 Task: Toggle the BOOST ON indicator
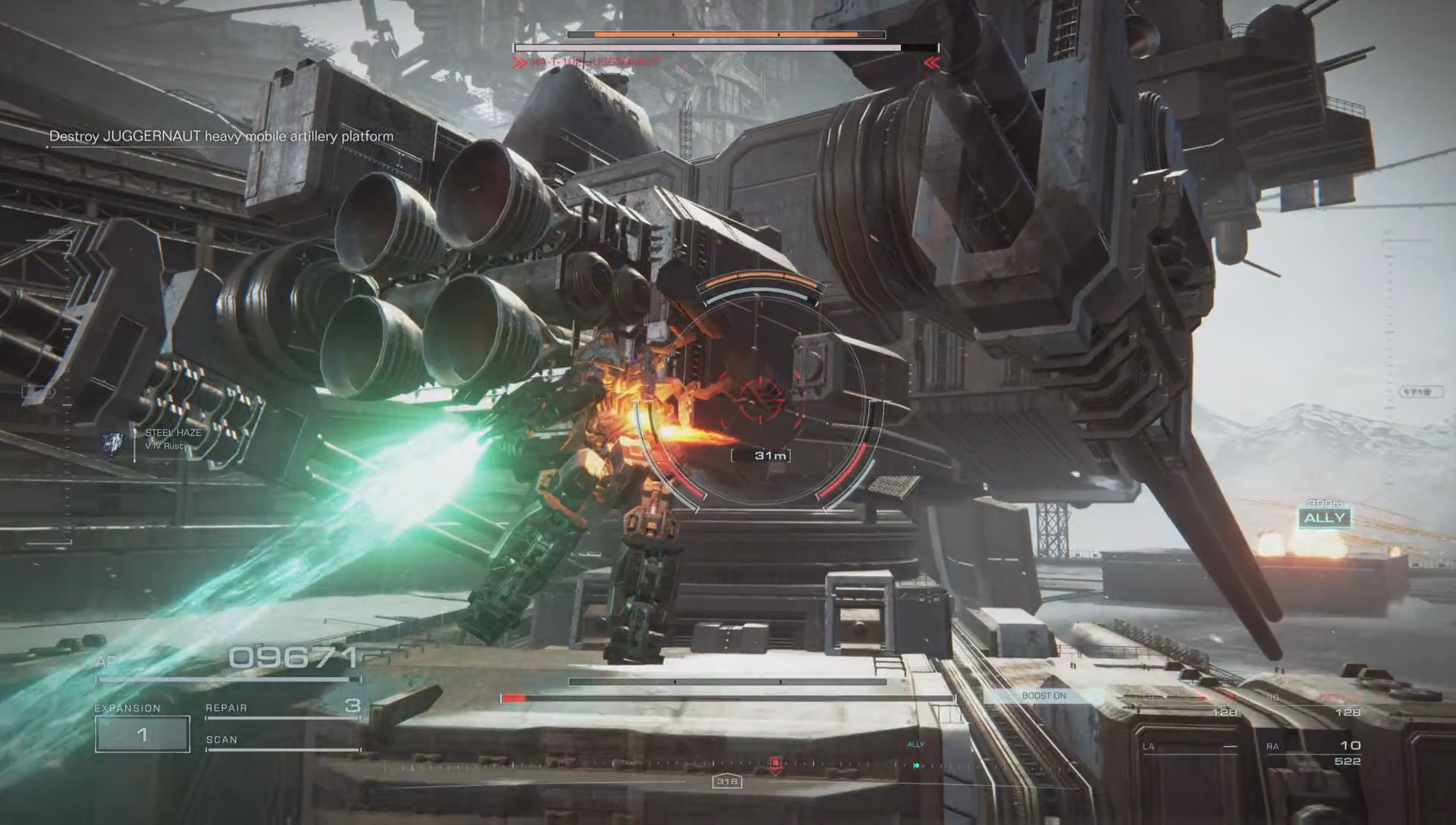[x=1045, y=695]
